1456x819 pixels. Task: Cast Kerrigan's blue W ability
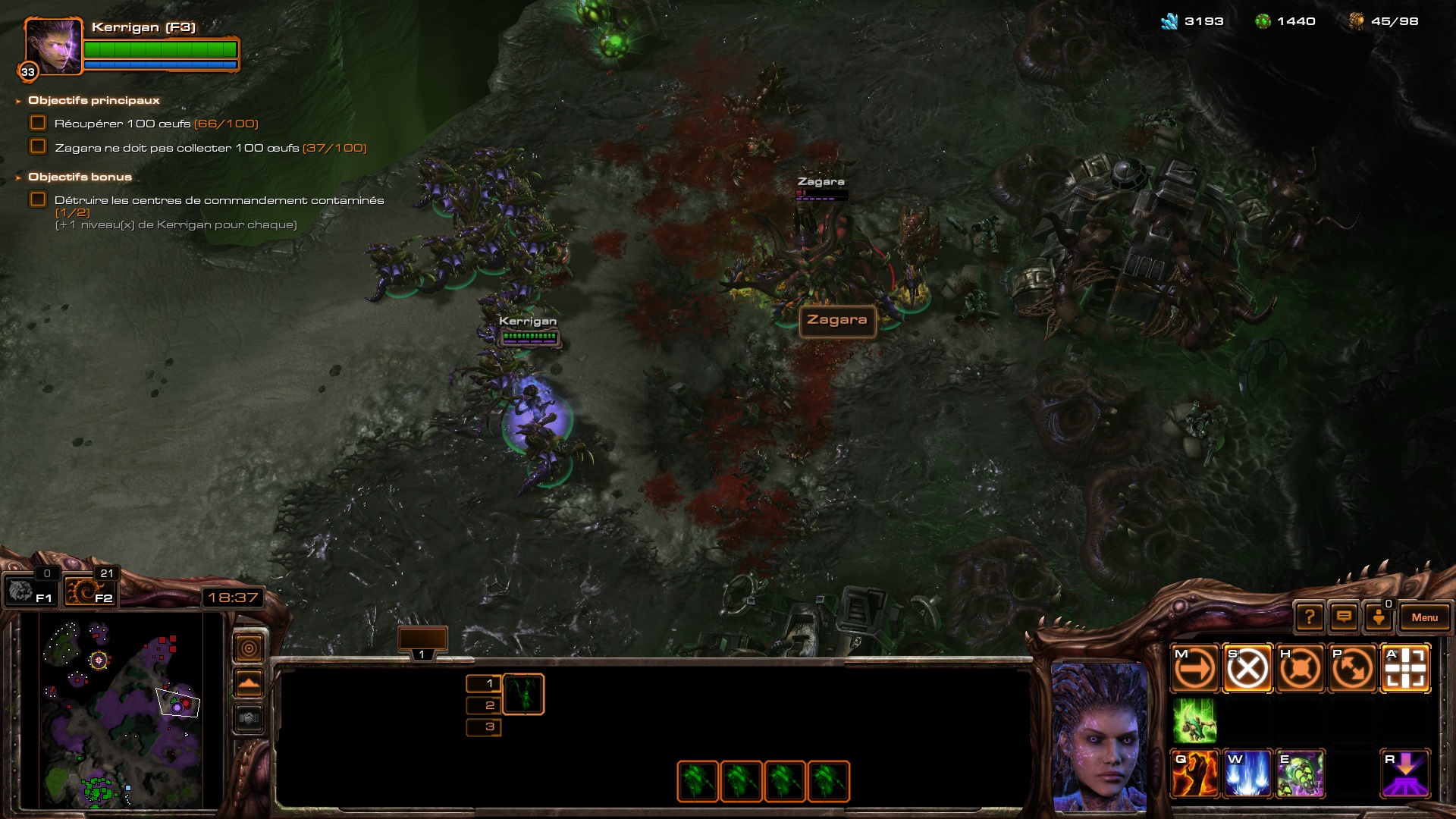(x=1247, y=773)
